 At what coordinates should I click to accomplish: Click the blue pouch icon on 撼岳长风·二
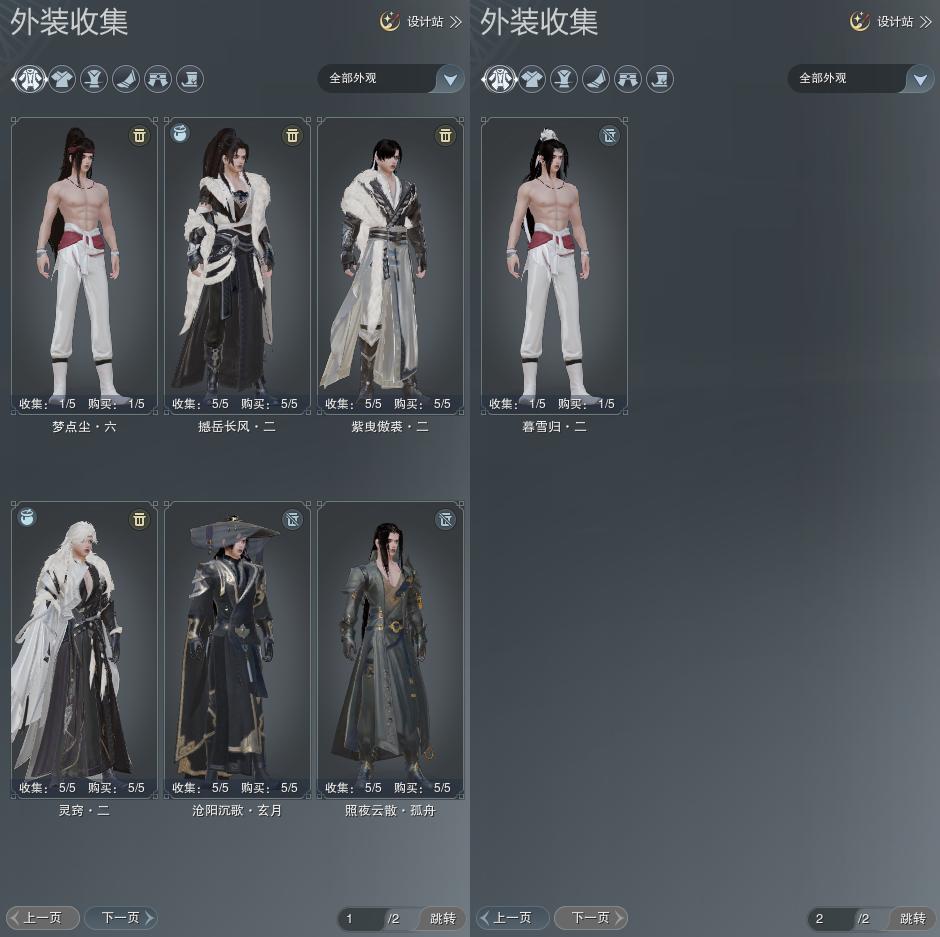[x=180, y=133]
